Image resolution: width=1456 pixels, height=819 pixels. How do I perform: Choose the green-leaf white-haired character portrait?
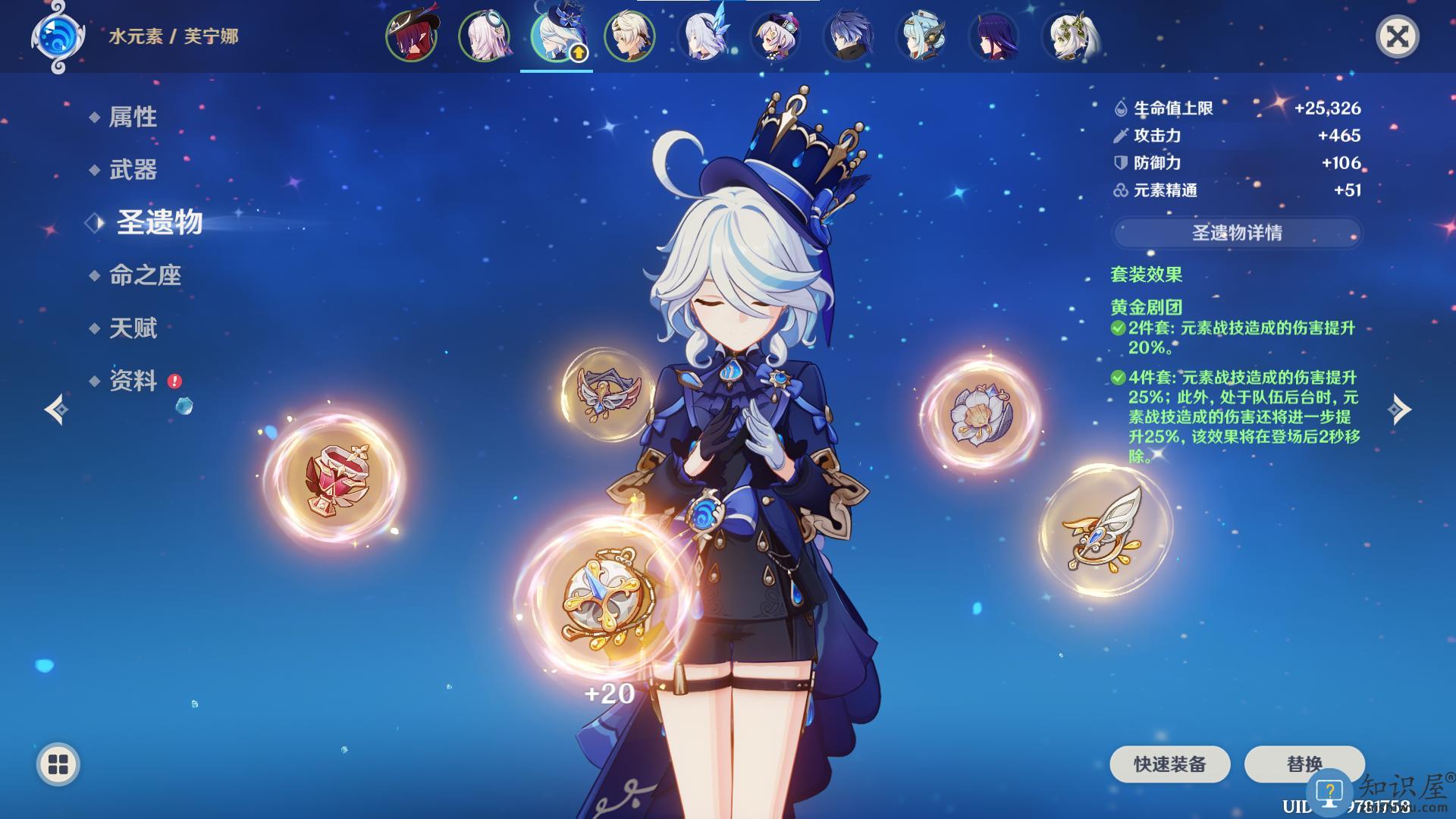tap(1071, 36)
